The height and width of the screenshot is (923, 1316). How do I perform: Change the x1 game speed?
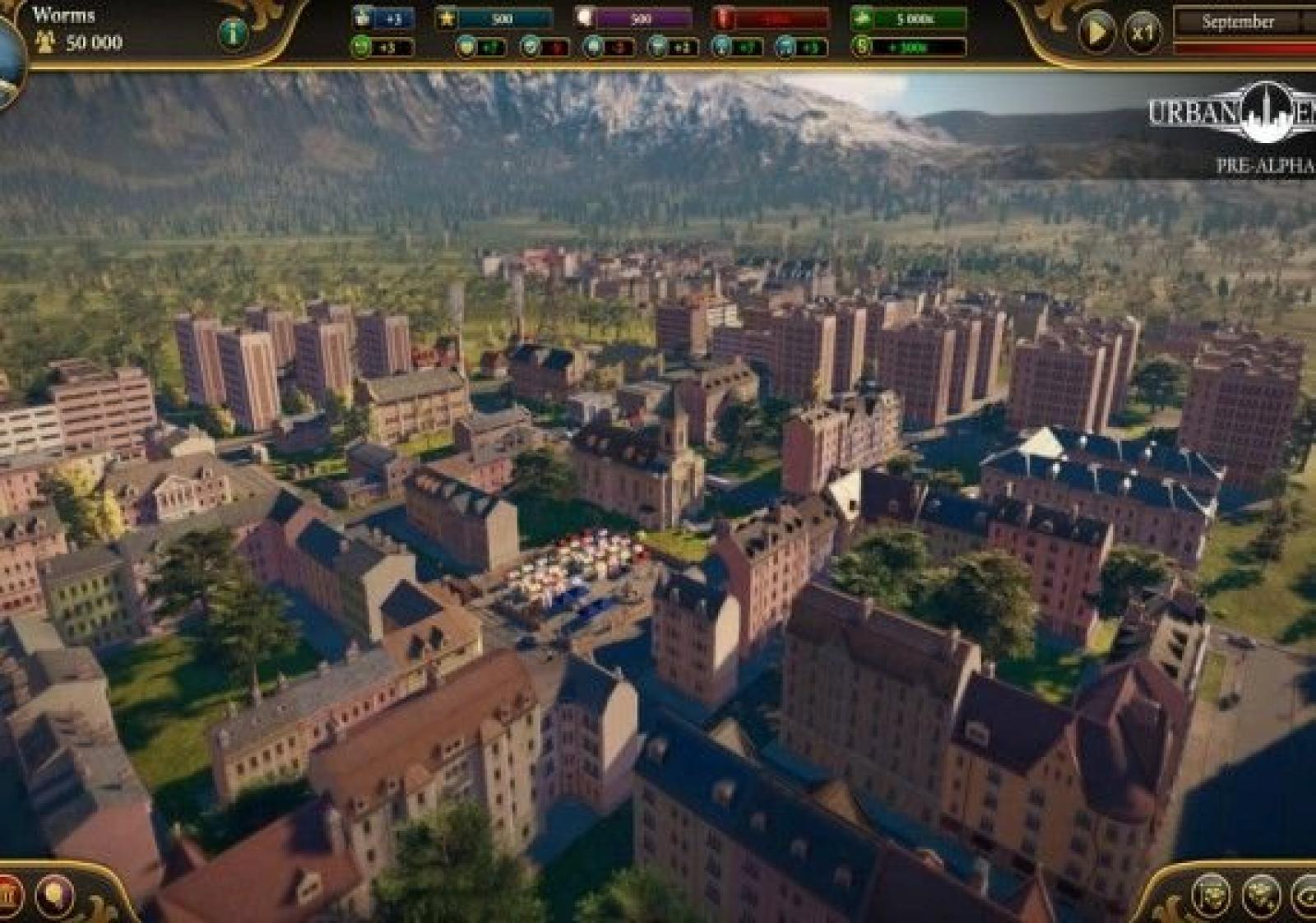tap(1142, 33)
